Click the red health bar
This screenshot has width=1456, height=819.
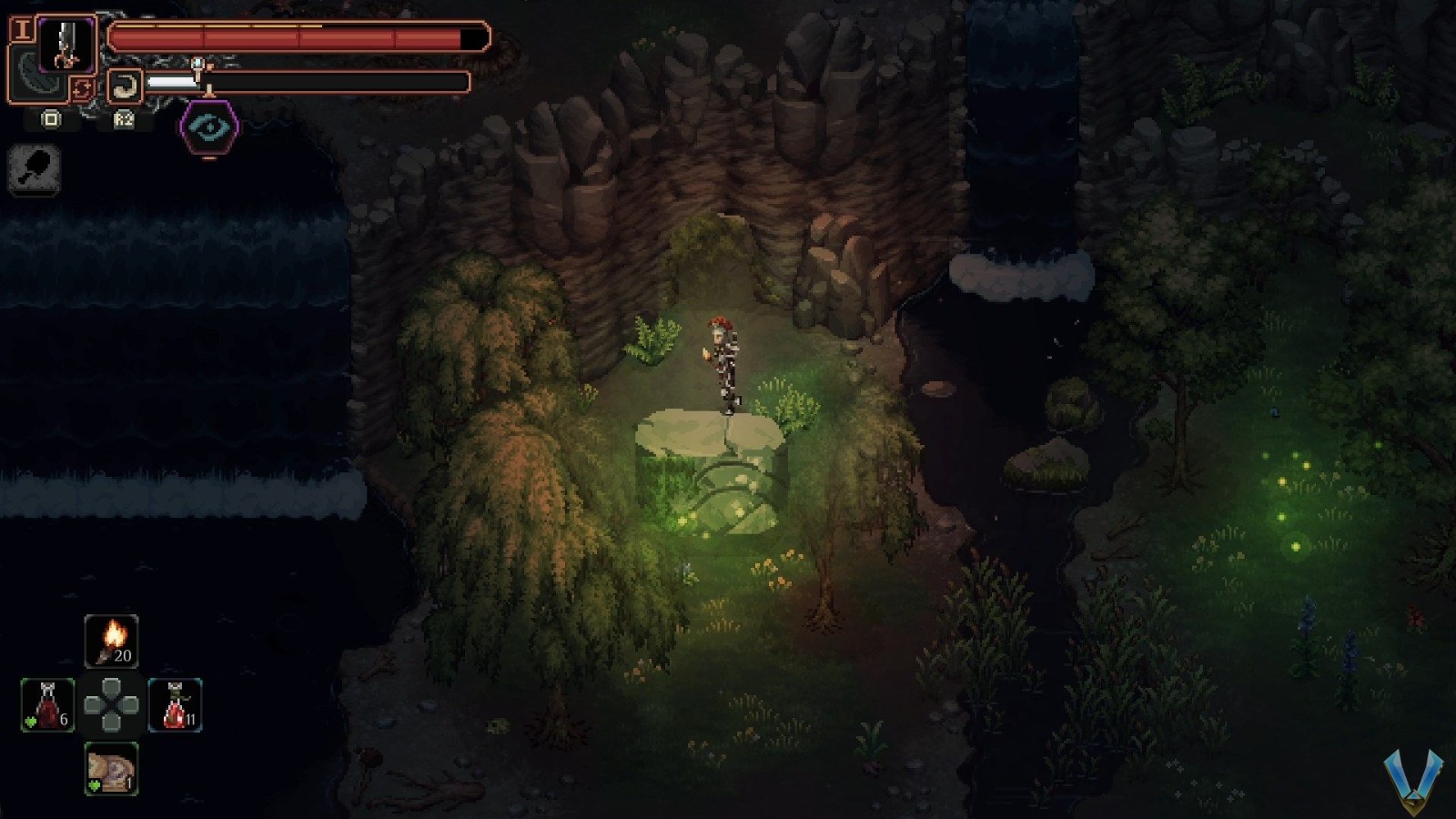pos(291,36)
